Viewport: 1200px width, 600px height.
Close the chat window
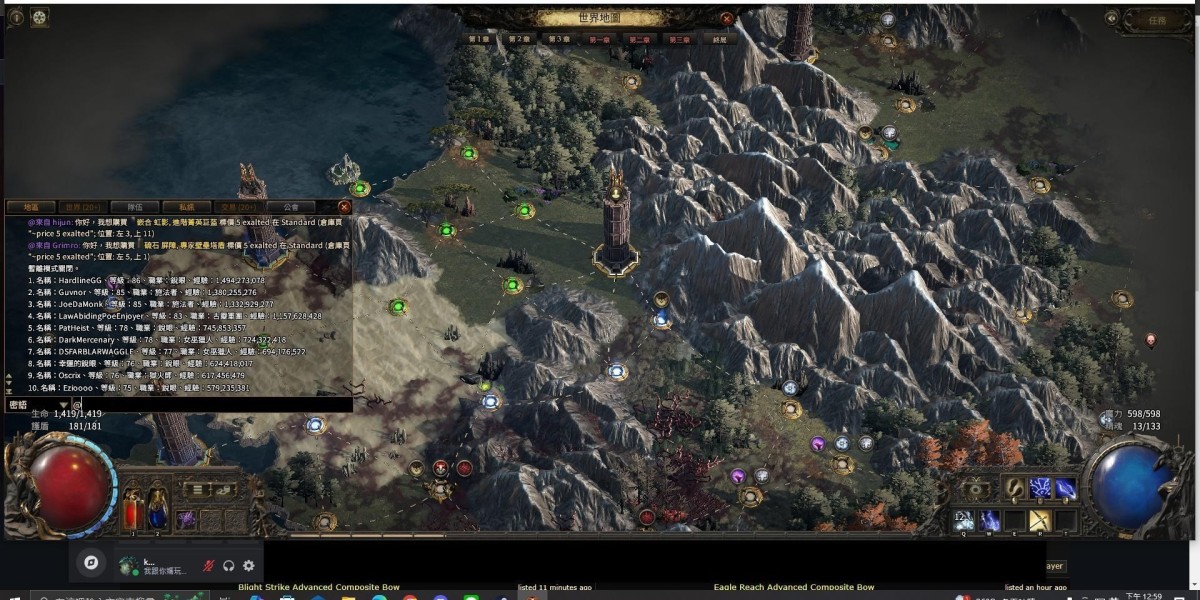[344, 207]
